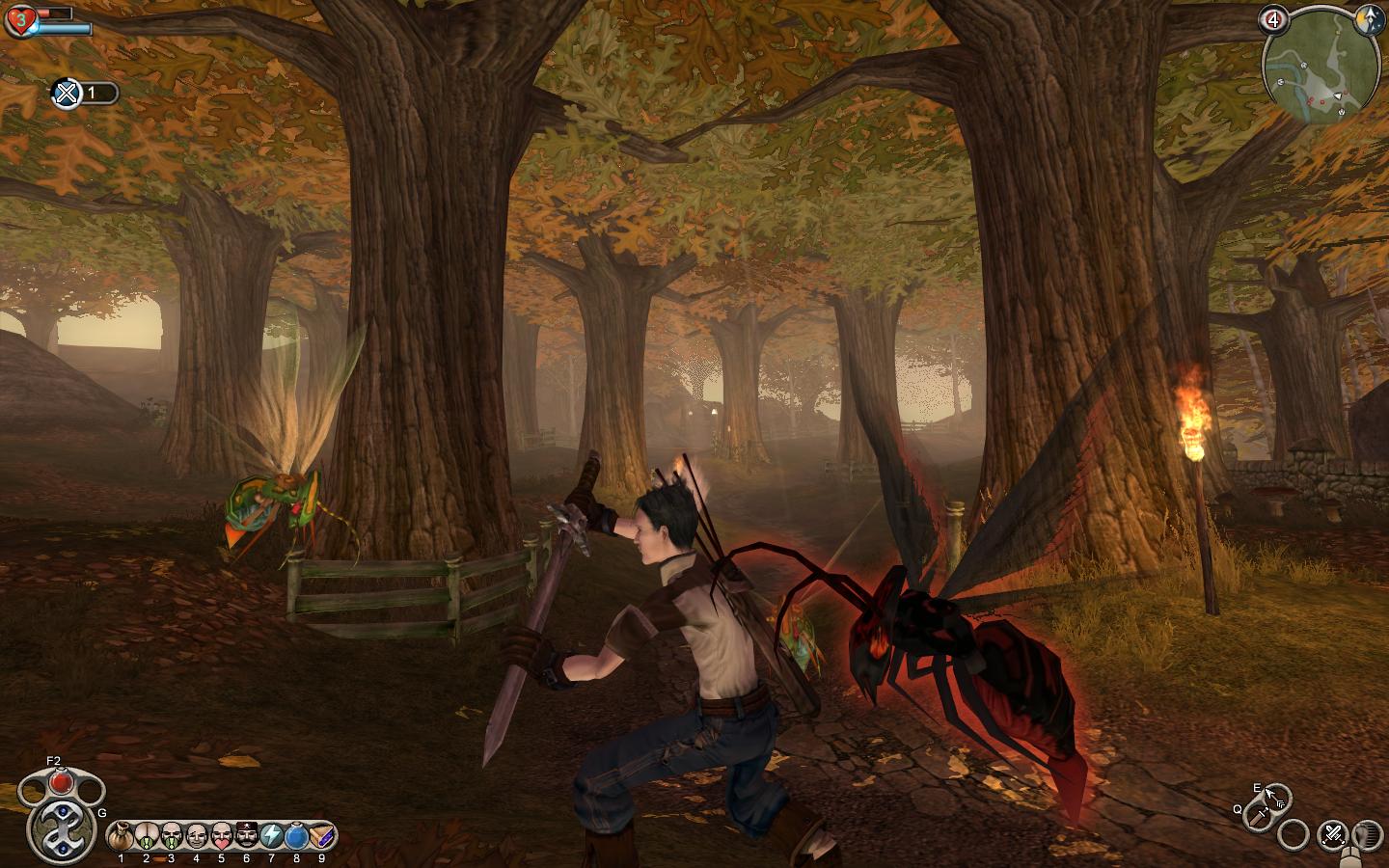Use the fart expression icon
This screenshot has height=868, width=1389.
click(146, 834)
